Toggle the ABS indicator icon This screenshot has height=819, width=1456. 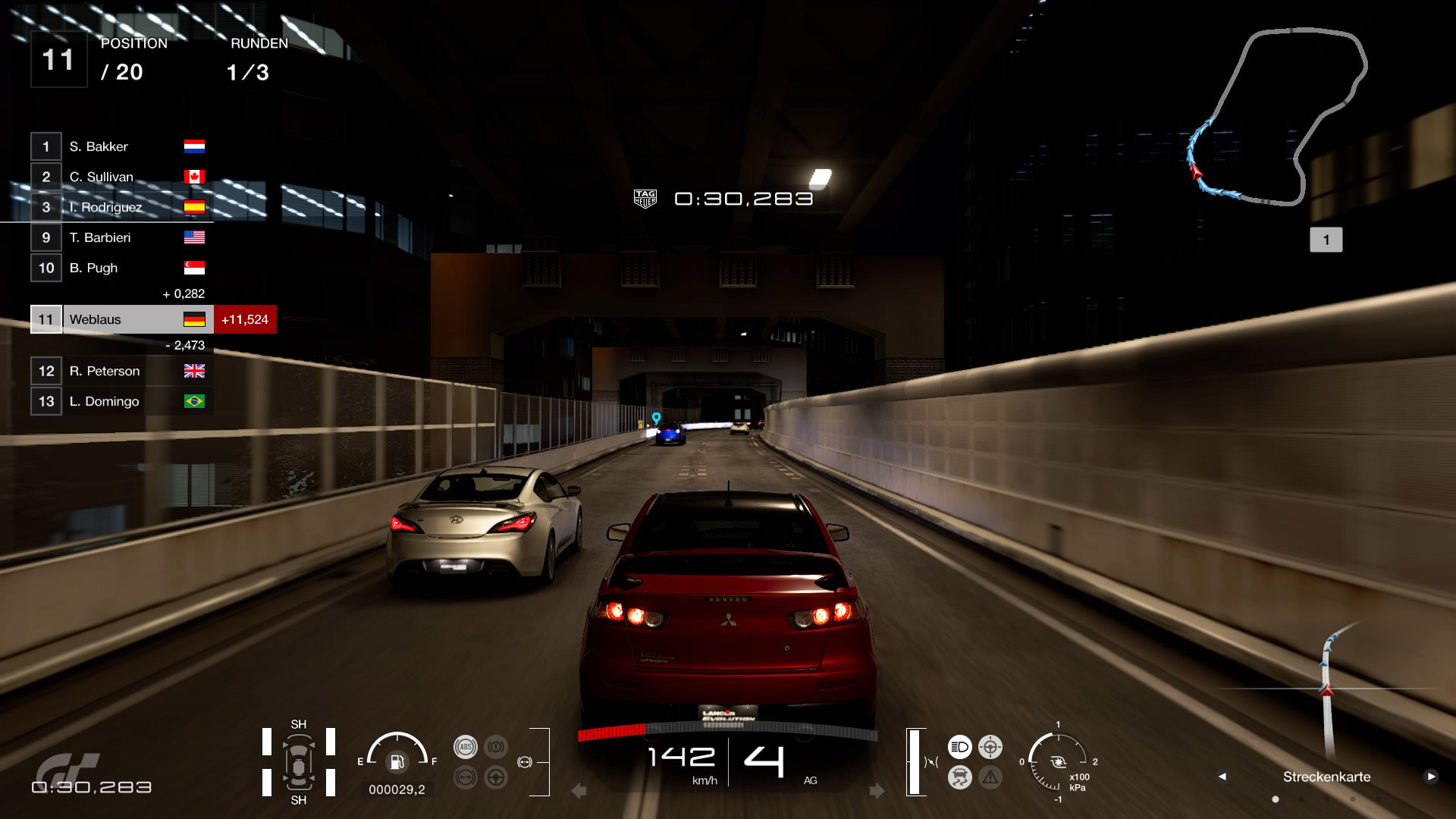[465, 747]
